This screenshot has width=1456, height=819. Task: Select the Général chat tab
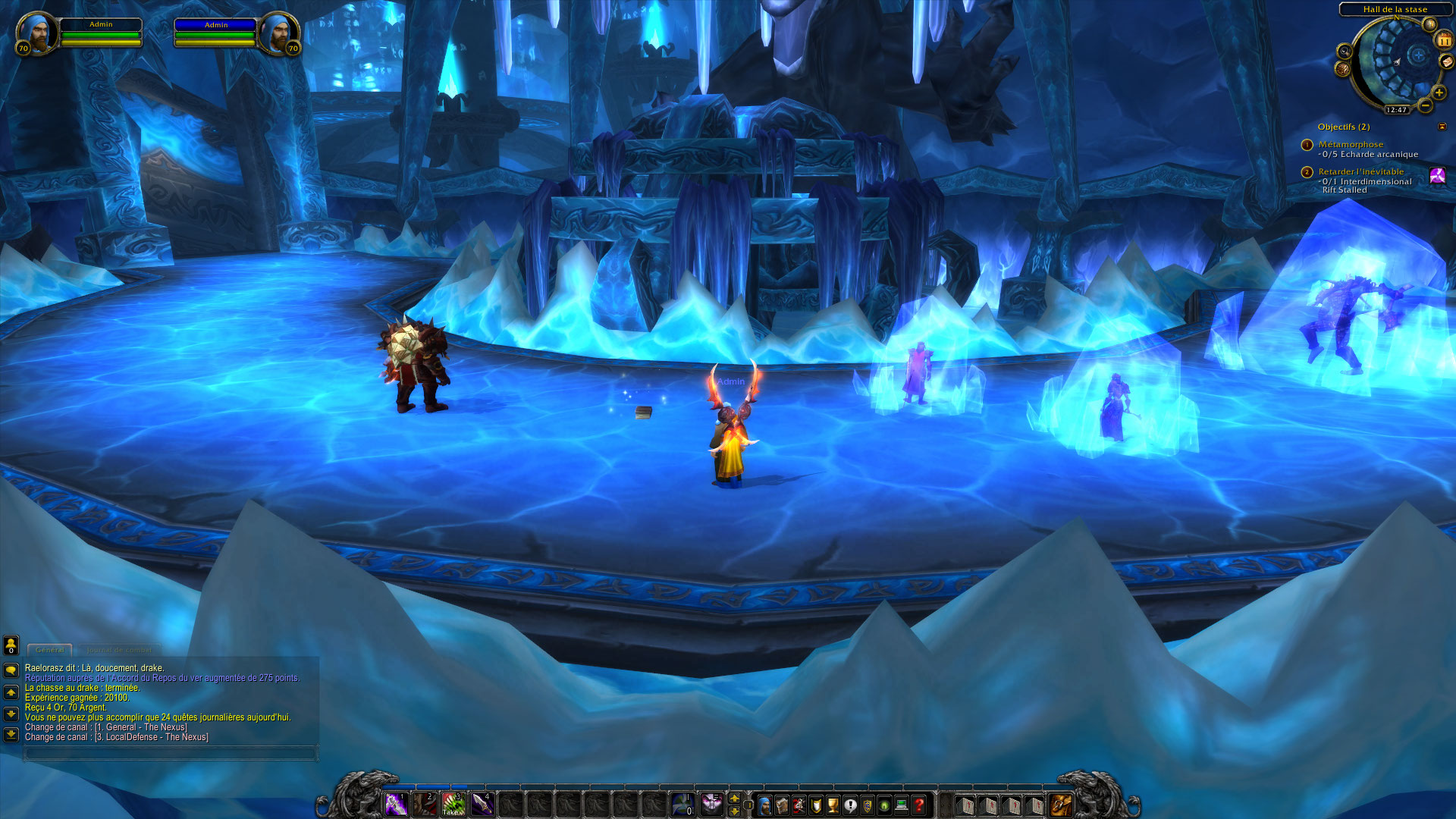click(50, 650)
